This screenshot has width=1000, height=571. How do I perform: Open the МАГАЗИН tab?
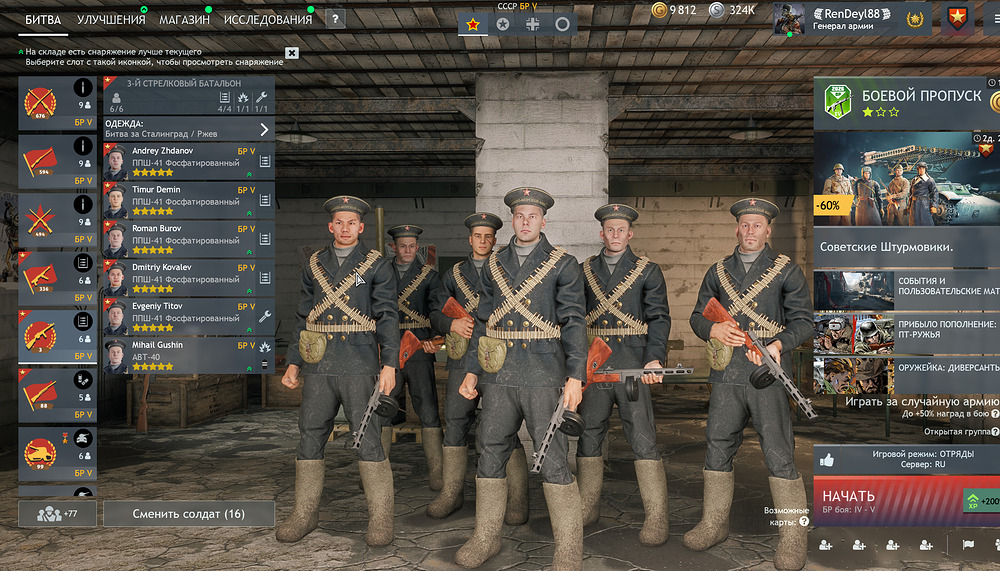pos(184,19)
